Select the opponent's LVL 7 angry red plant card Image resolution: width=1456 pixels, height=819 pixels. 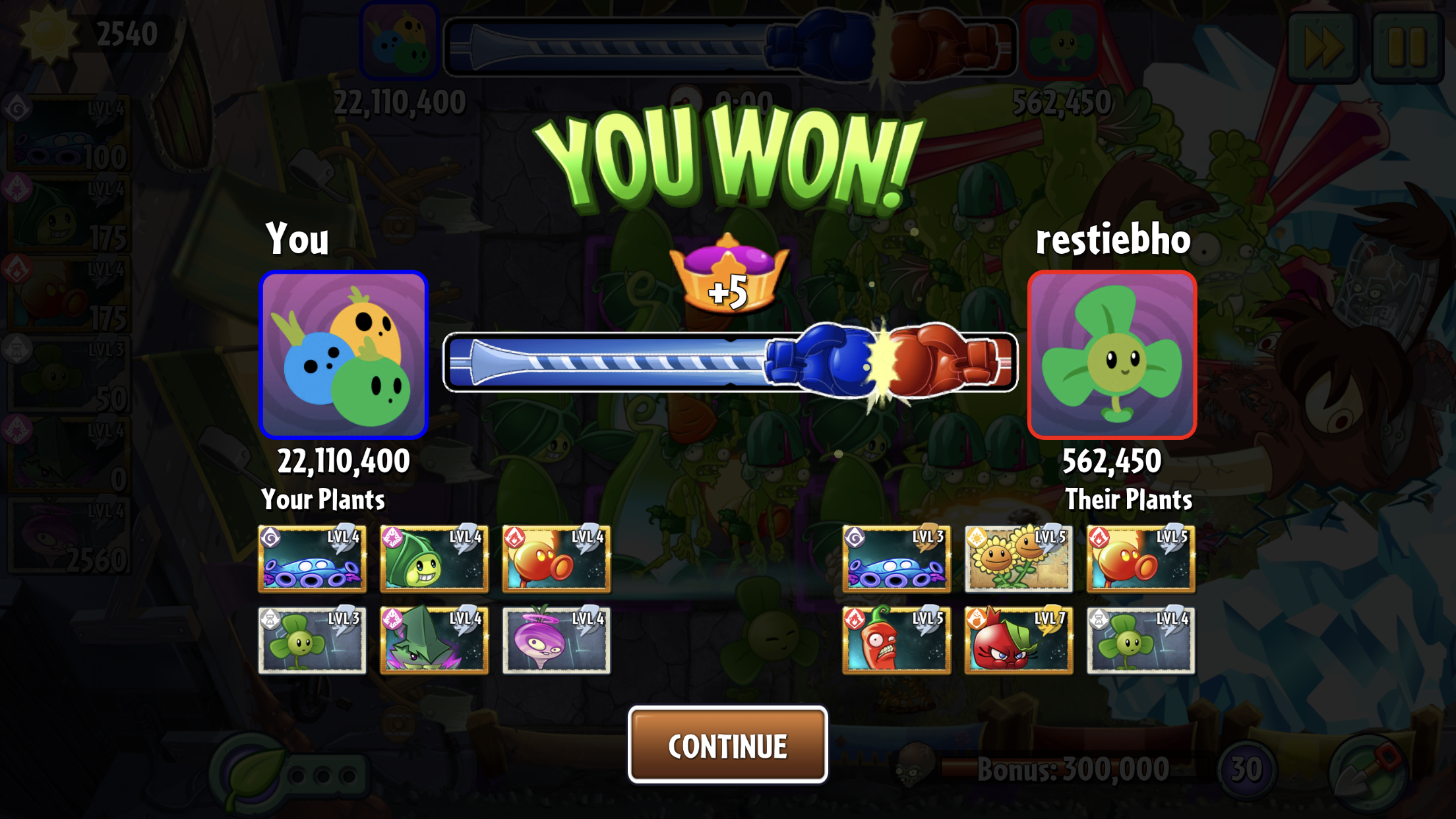(1018, 640)
